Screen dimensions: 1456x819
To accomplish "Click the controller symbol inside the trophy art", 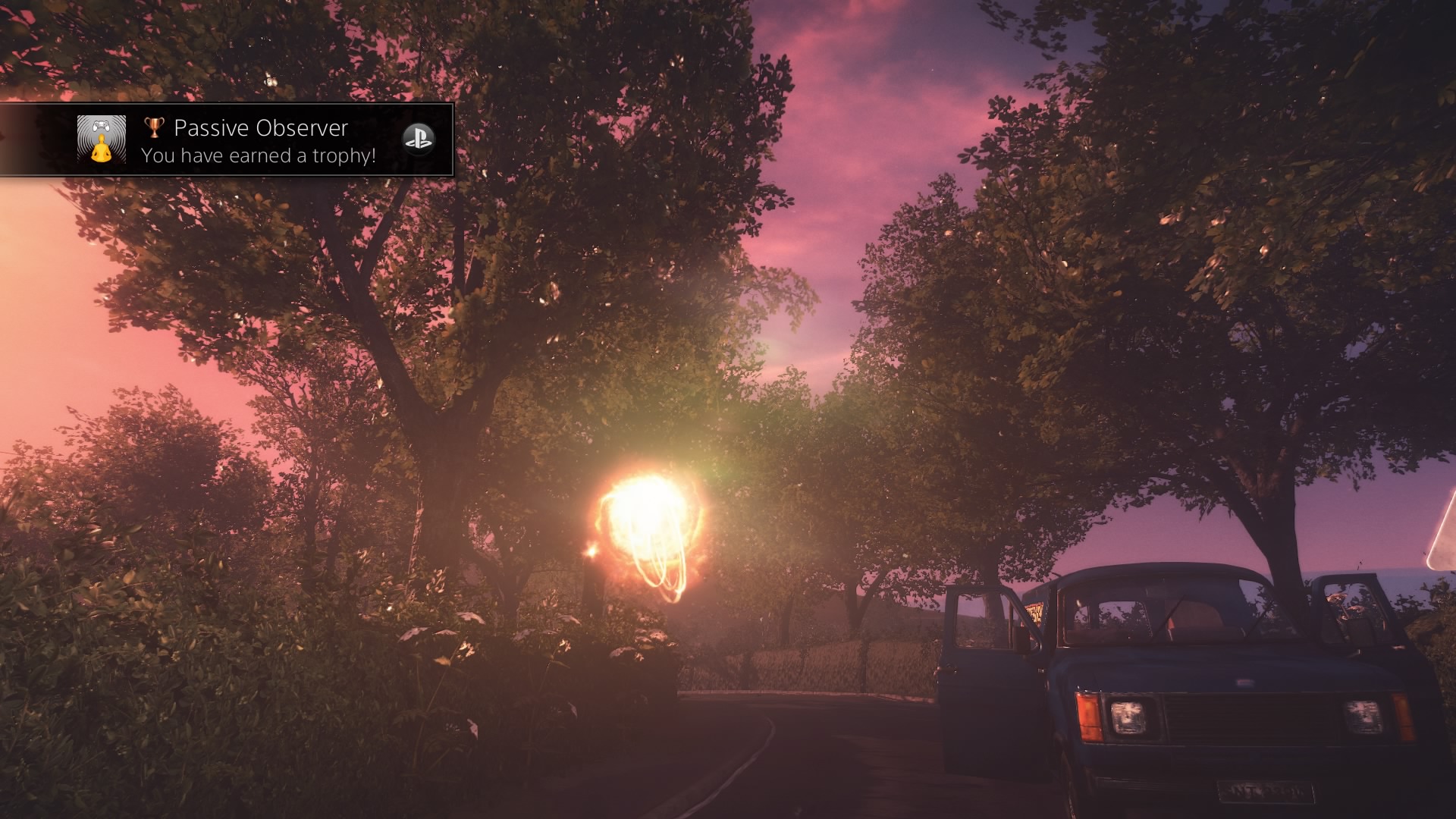I will click(x=102, y=125).
